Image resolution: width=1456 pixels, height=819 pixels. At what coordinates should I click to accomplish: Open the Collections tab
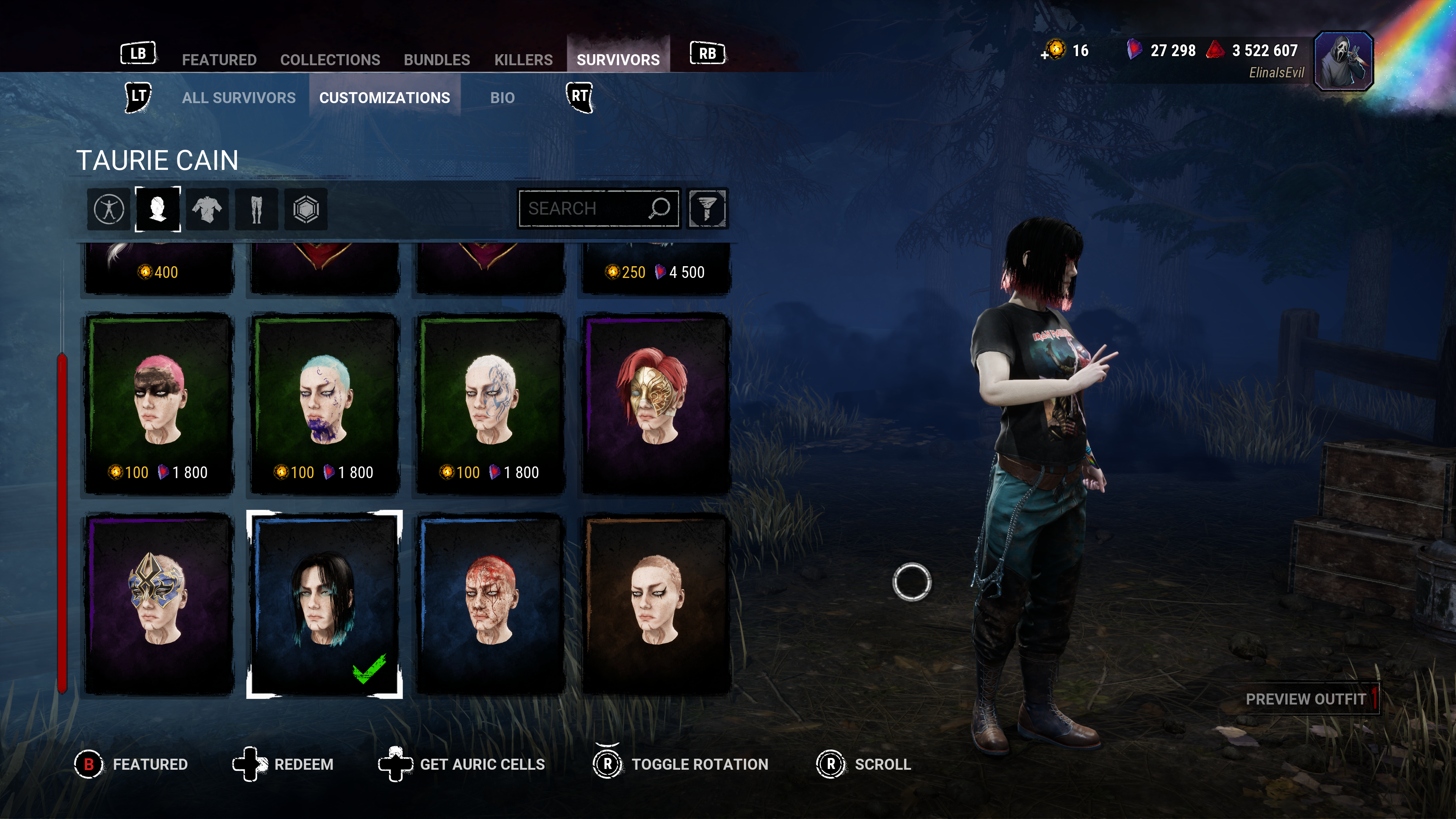[x=330, y=60]
